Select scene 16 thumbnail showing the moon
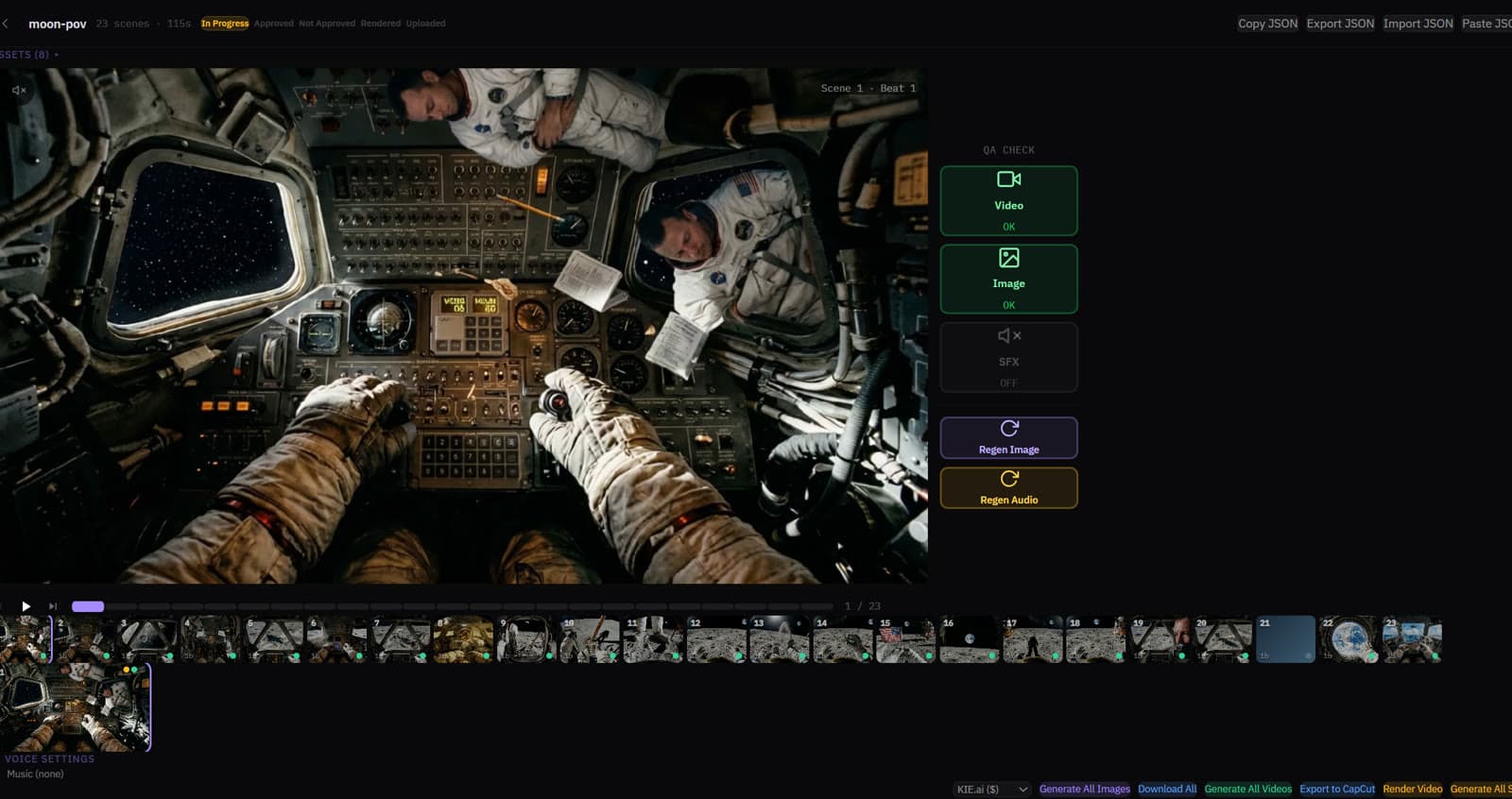The height and width of the screenshot is (799, 1512). 968,638
